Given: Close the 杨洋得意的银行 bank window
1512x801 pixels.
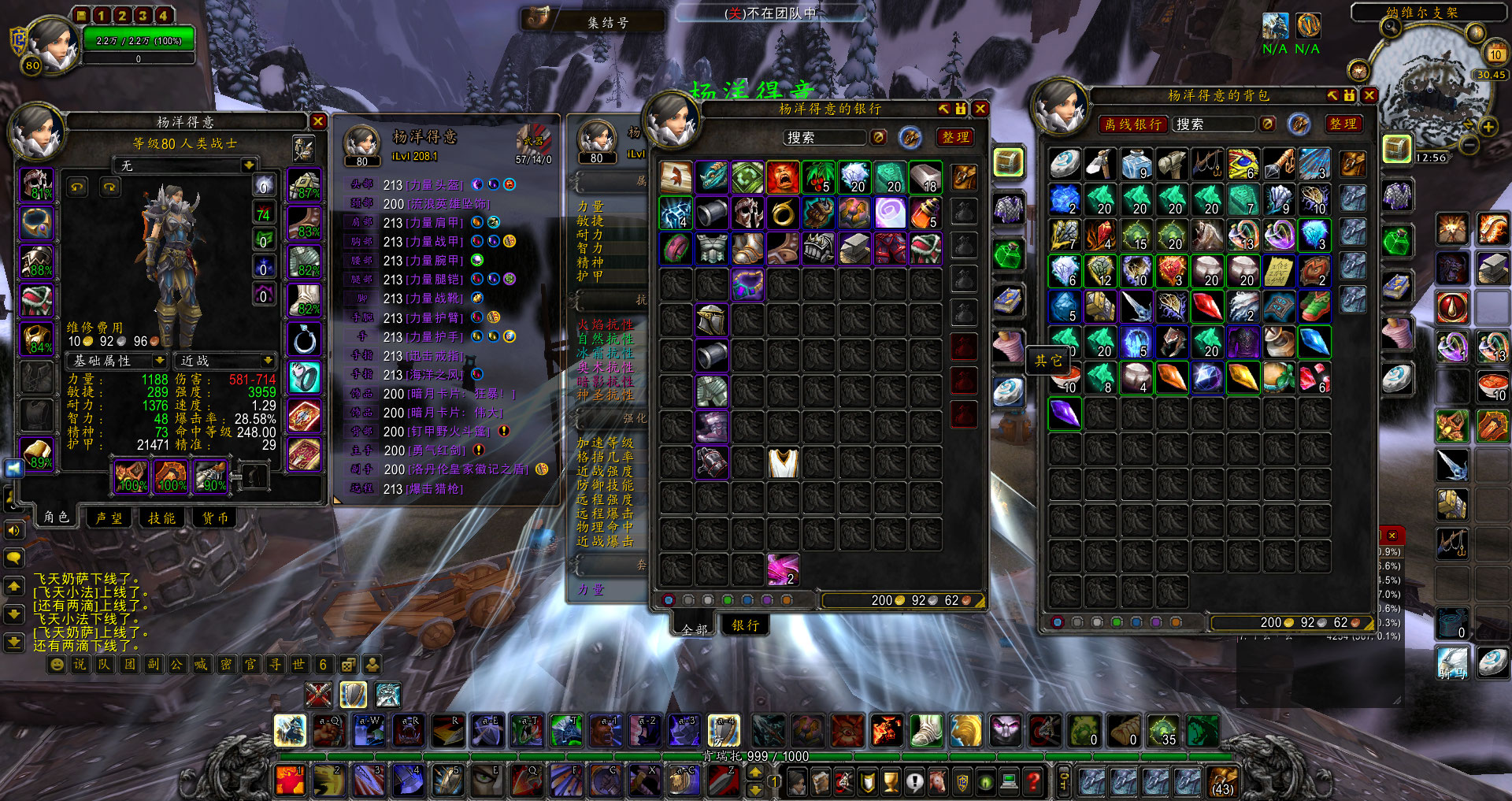Looking at the screenshot, I should click(x=980, y=109).
